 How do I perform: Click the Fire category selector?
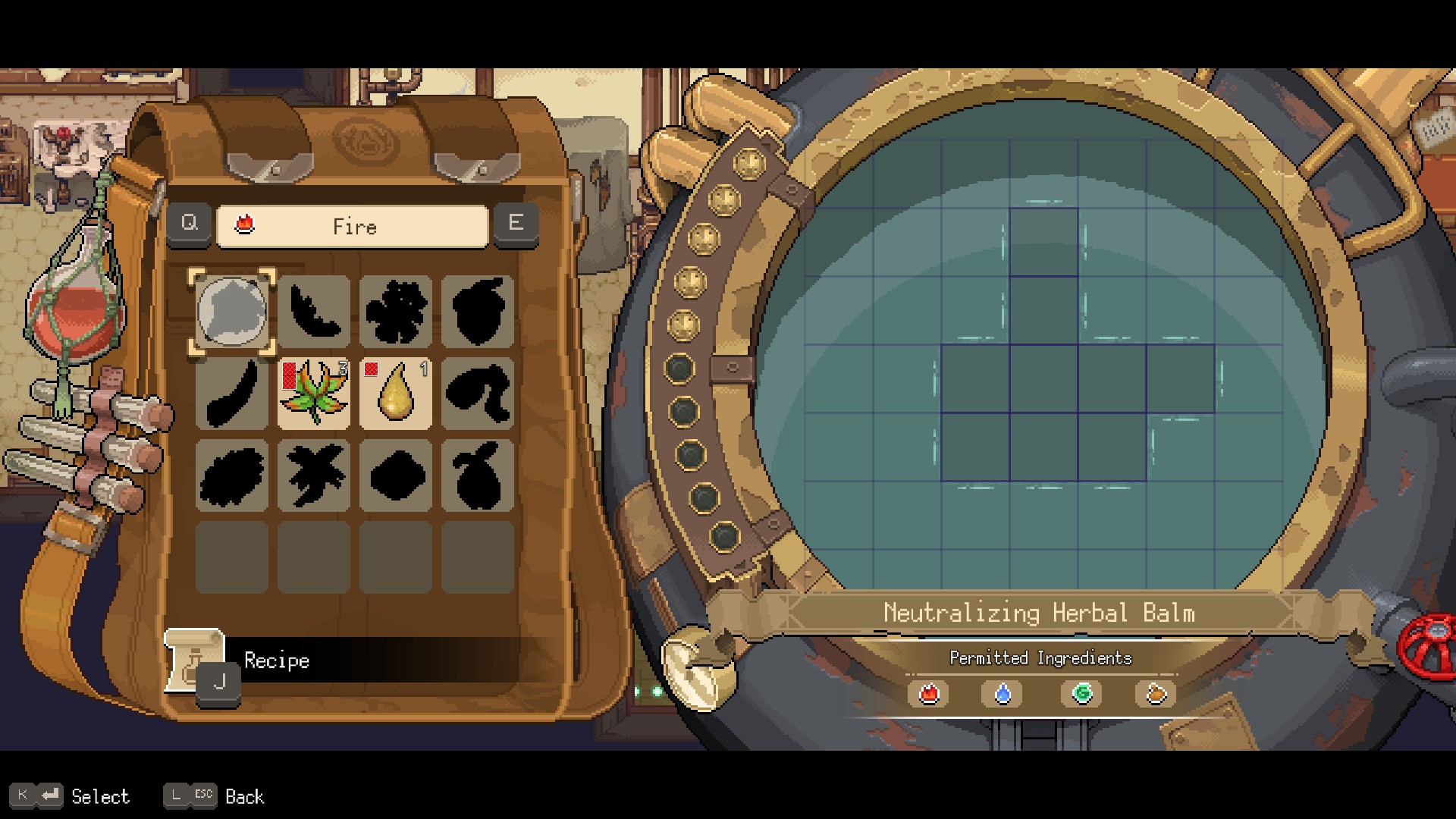(x=353, y=226)
